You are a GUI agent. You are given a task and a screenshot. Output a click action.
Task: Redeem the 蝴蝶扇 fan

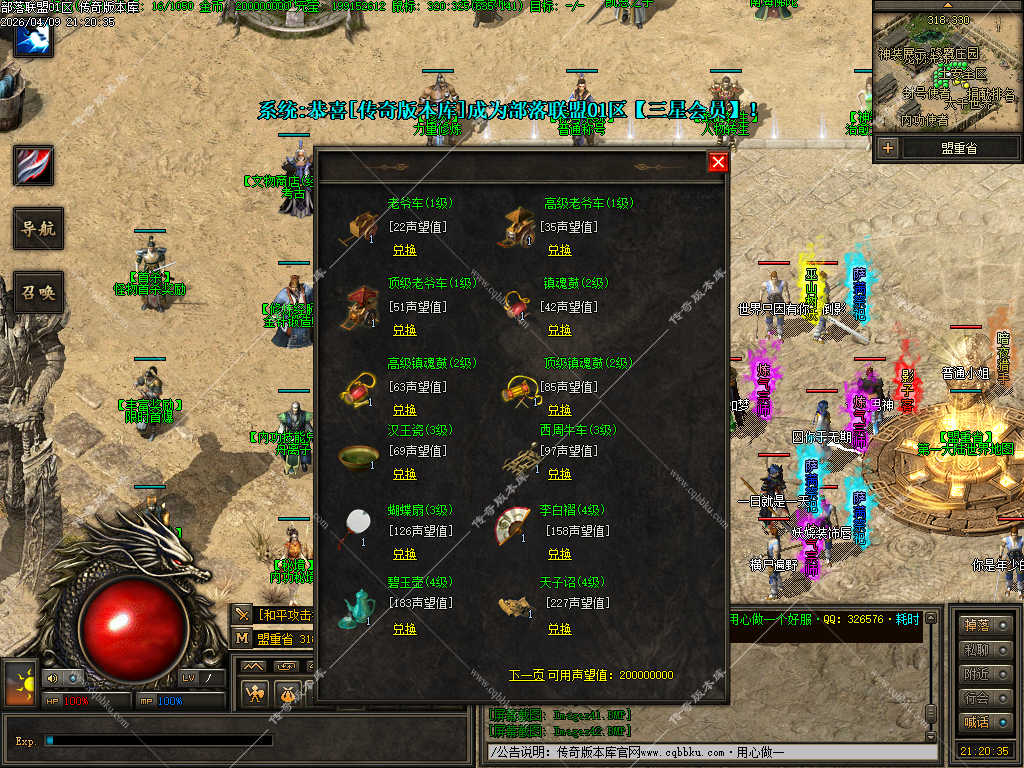pyautogui.click(x=404, y=554)
